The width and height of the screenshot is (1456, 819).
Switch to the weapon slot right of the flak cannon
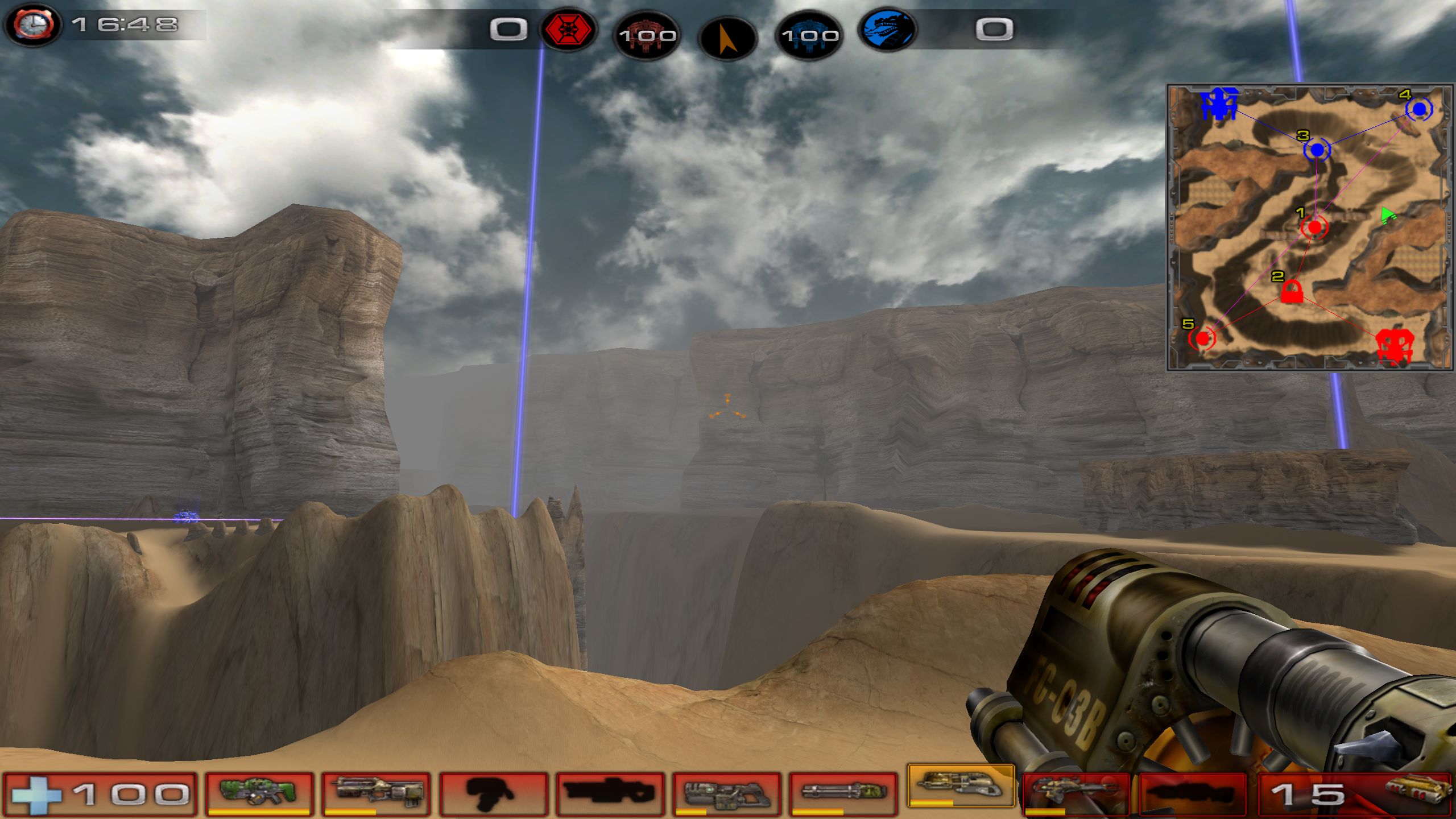click(1075, 792)
